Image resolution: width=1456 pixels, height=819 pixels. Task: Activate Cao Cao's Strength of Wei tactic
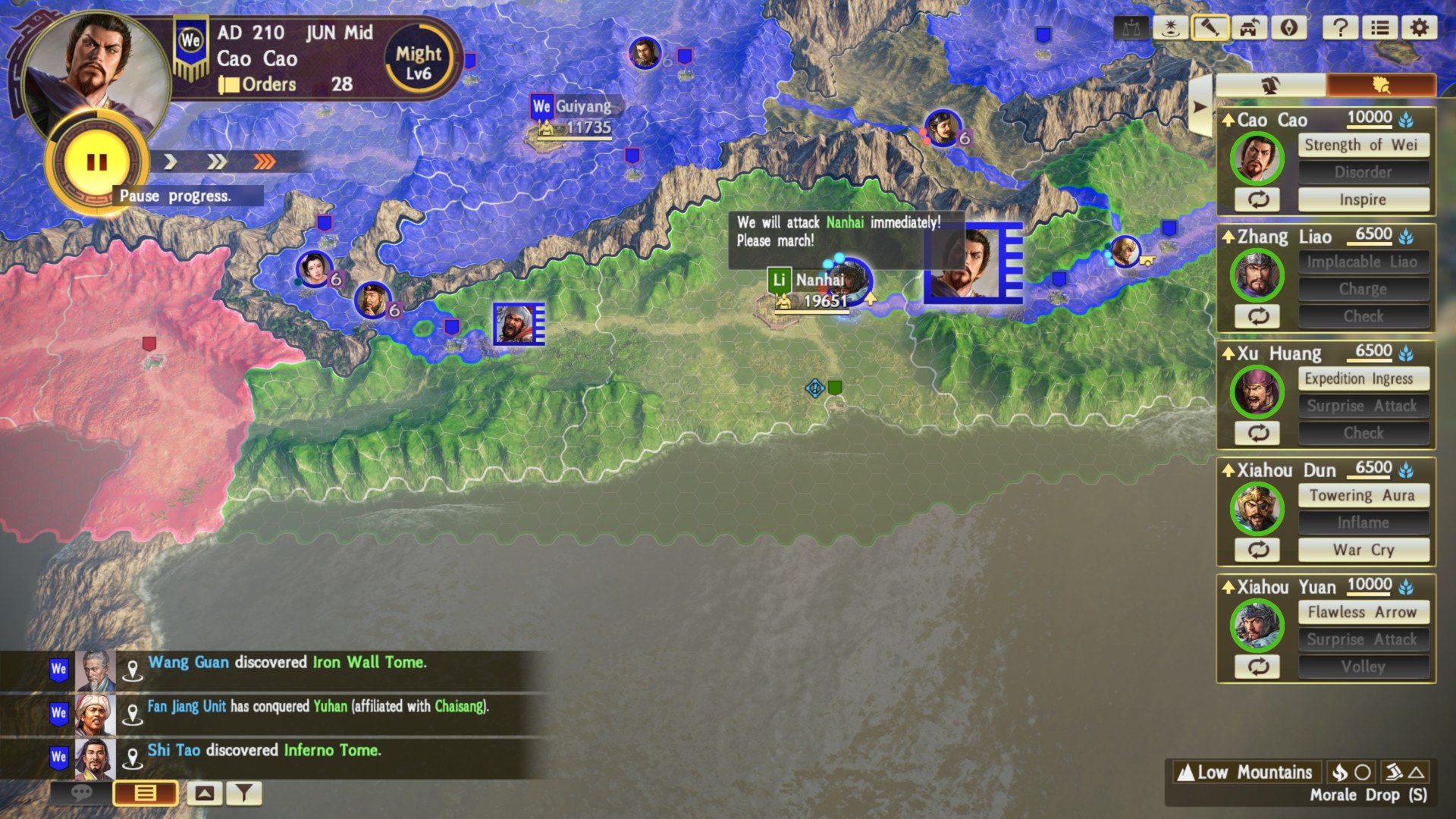pyautogui.click(x=1363, y=145)
